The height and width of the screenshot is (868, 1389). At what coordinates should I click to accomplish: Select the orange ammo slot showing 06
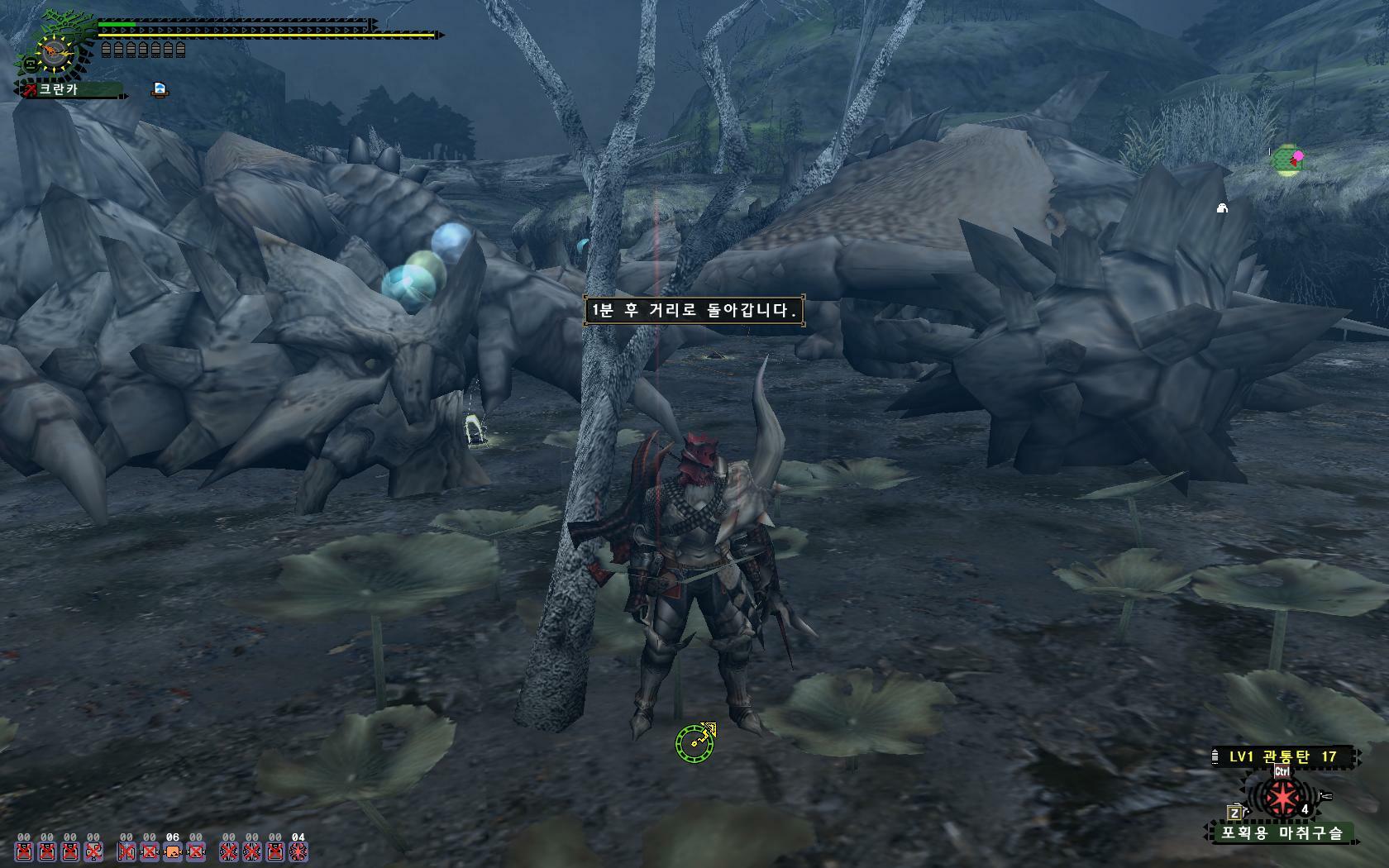pyautogui.click(x=173, y=851)
